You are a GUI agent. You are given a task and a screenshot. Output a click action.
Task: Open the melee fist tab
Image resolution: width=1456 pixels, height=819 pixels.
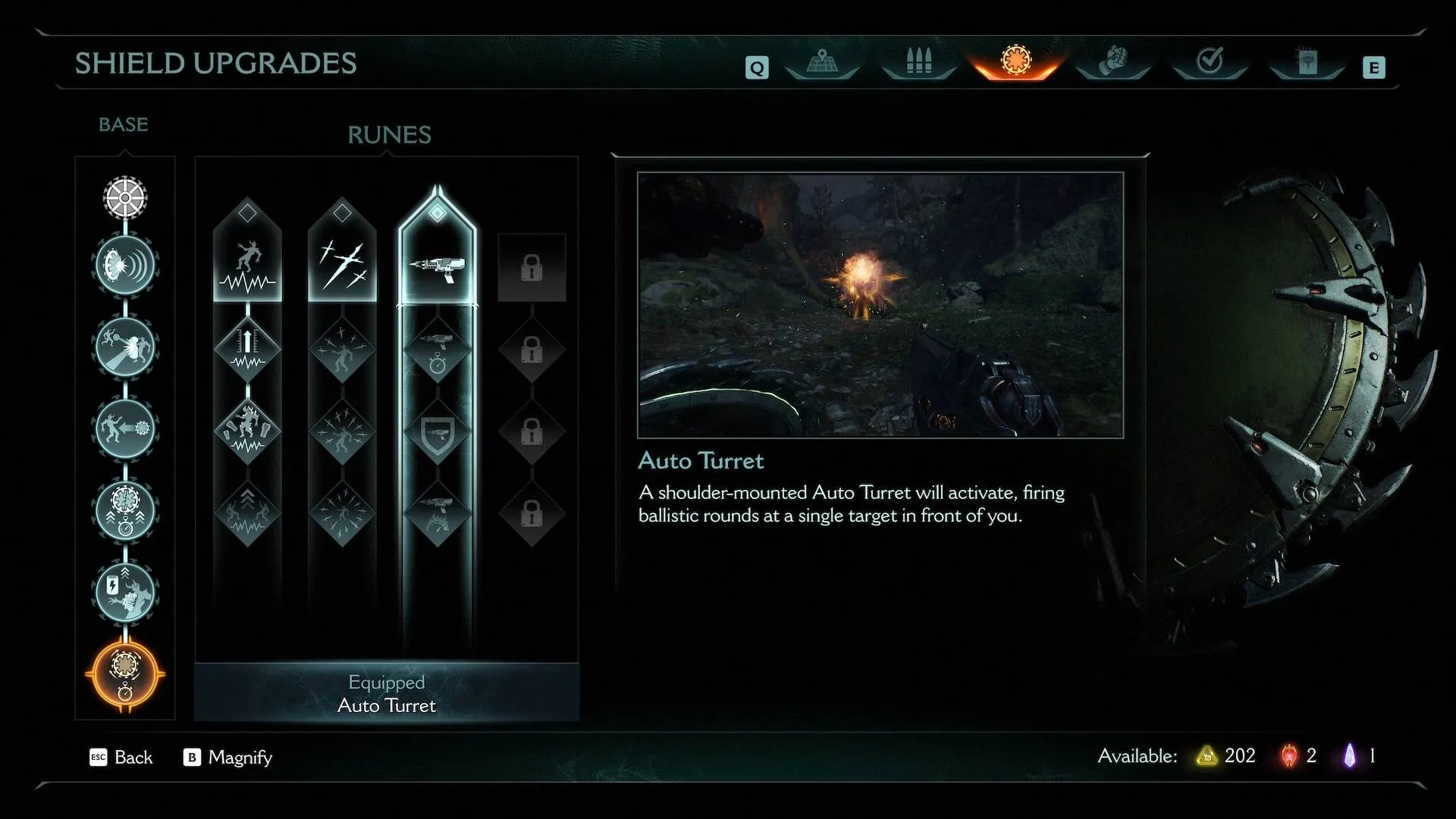1113,62
